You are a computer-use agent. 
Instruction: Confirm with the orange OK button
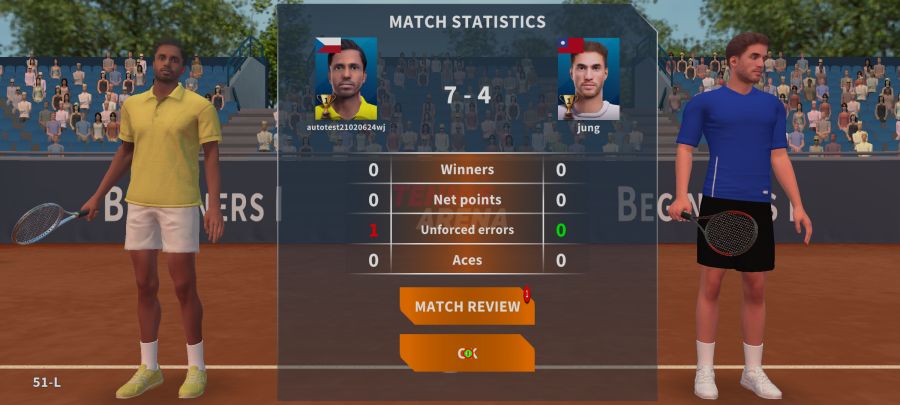point(467,353)
